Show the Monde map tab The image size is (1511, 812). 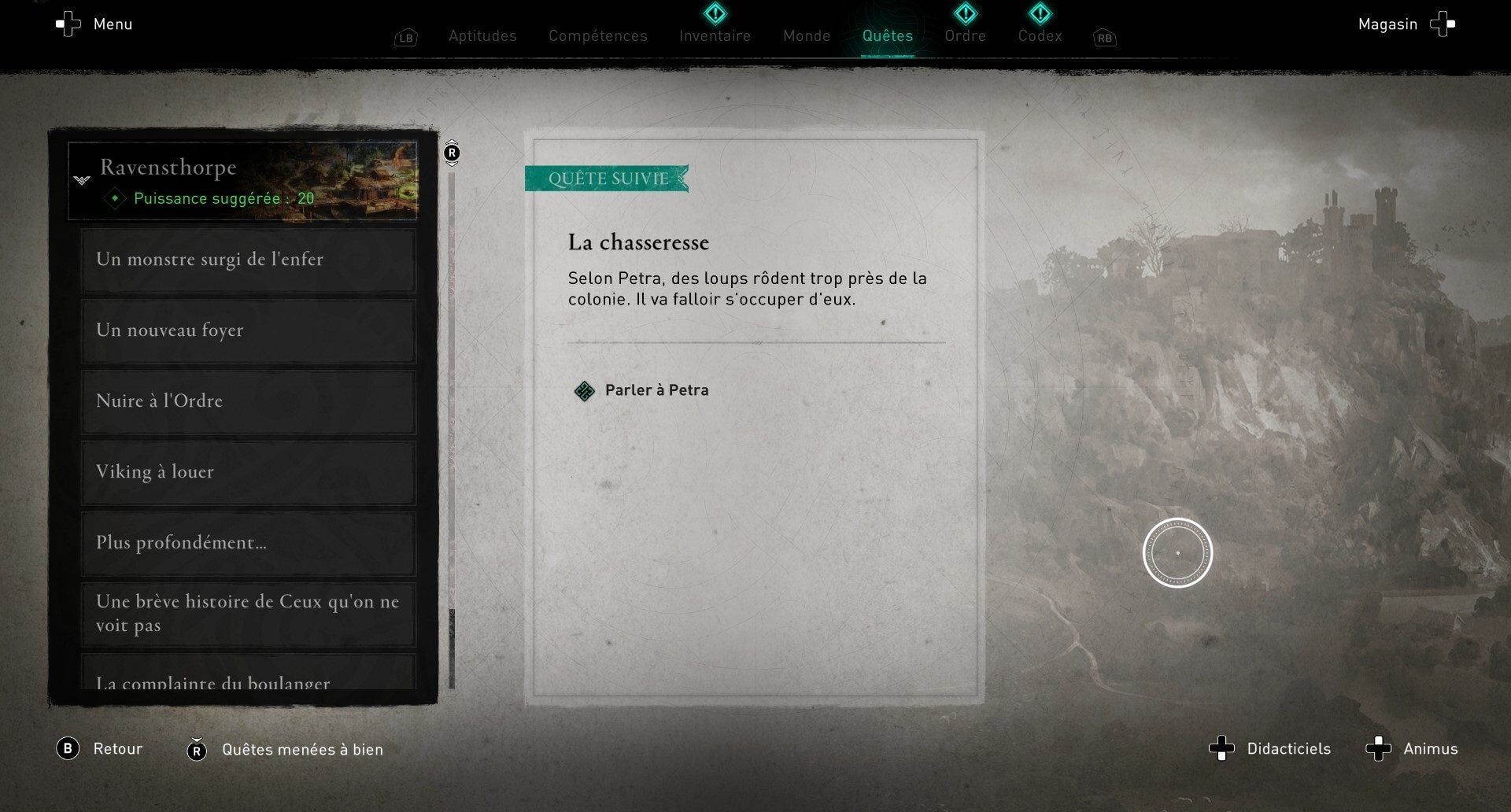click(x=807, y=36)
